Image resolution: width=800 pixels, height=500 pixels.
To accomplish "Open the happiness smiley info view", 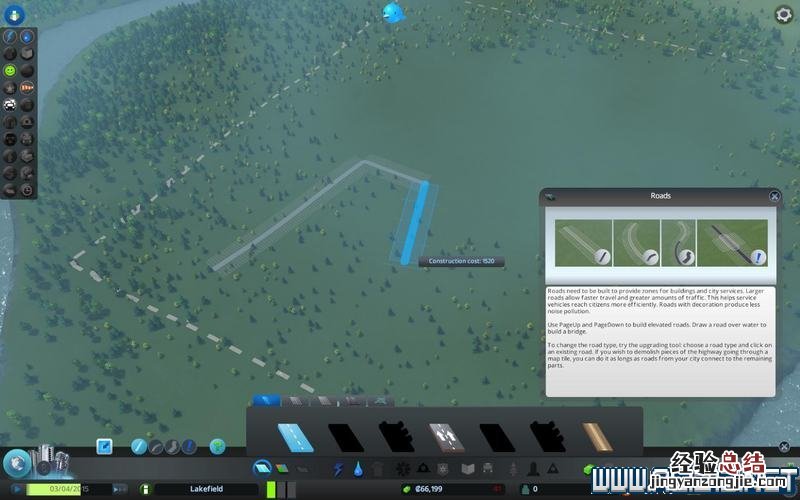I will point(9,71).
